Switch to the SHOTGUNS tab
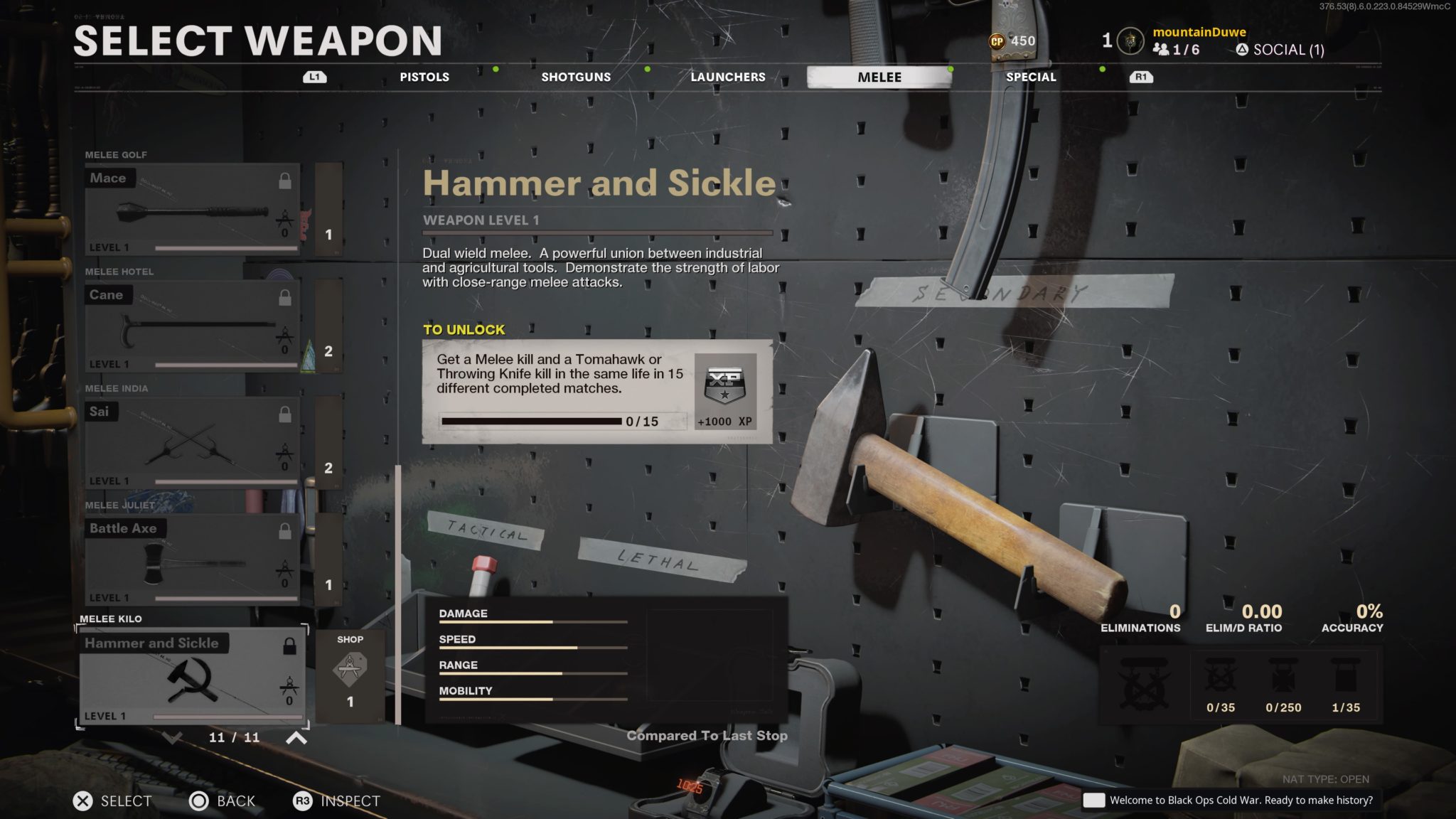 [575, 77]
